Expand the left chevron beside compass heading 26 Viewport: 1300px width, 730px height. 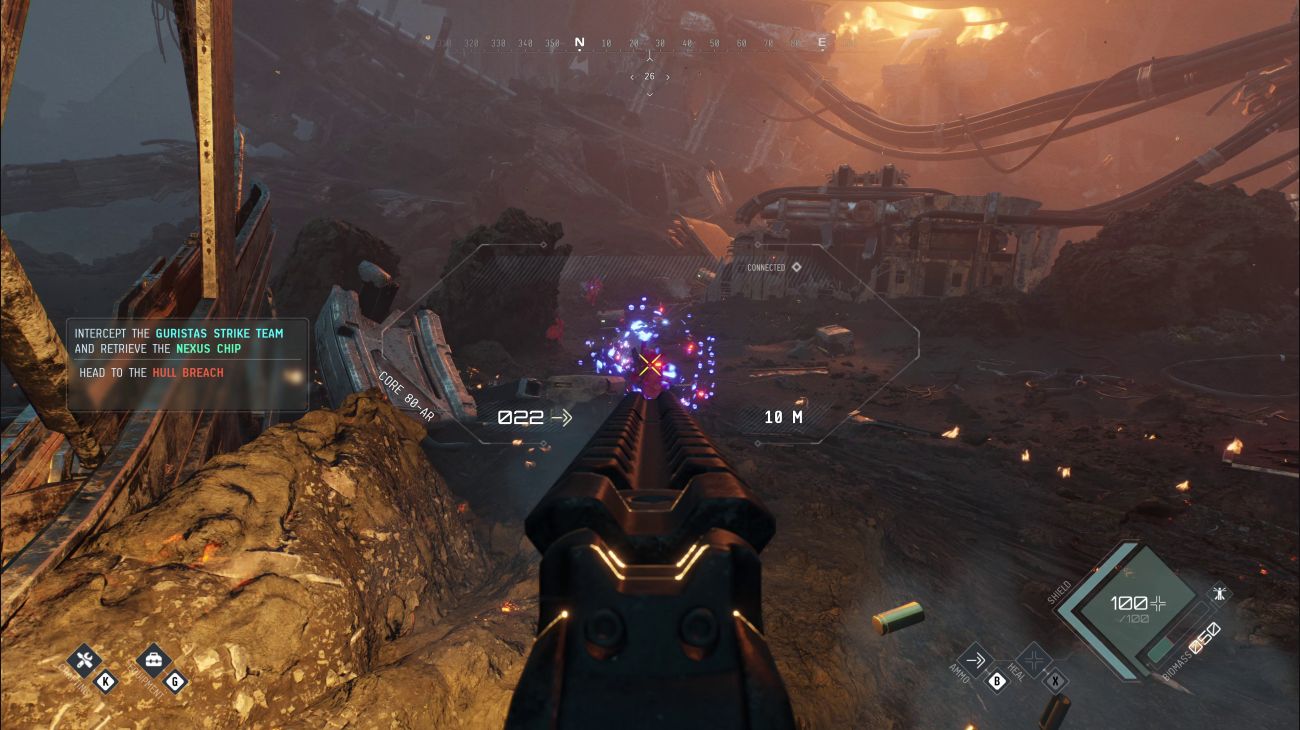pos(630,75)
